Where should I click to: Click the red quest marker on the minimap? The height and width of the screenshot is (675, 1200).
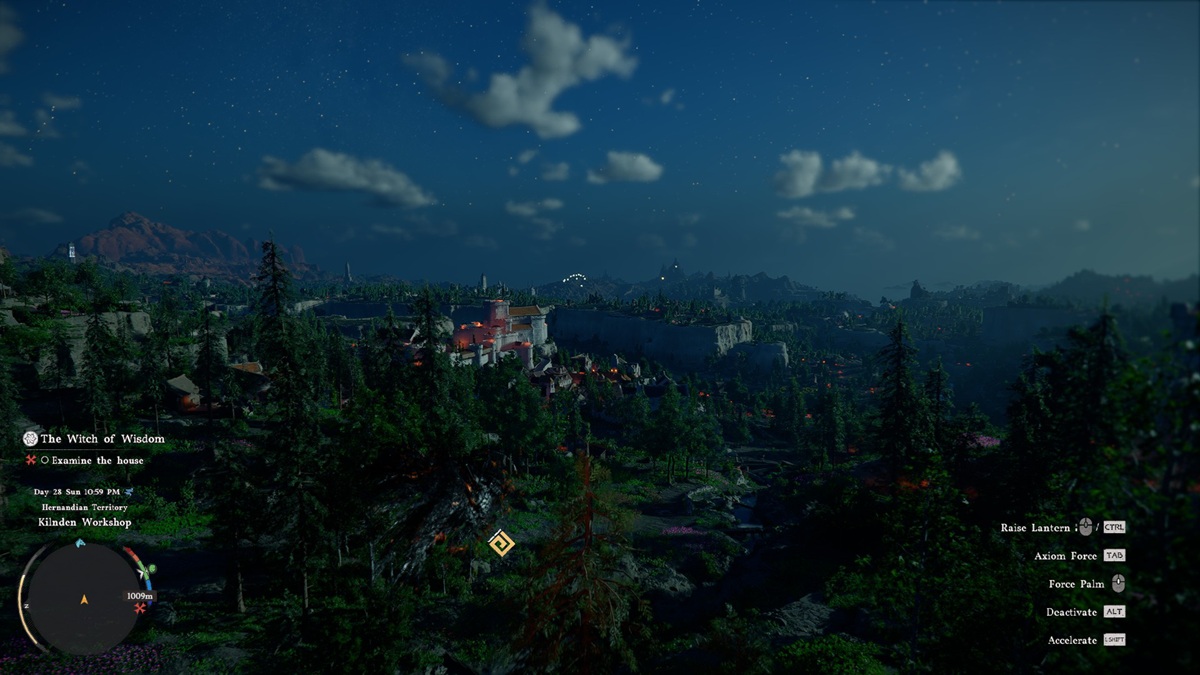[x=140, y=608]
